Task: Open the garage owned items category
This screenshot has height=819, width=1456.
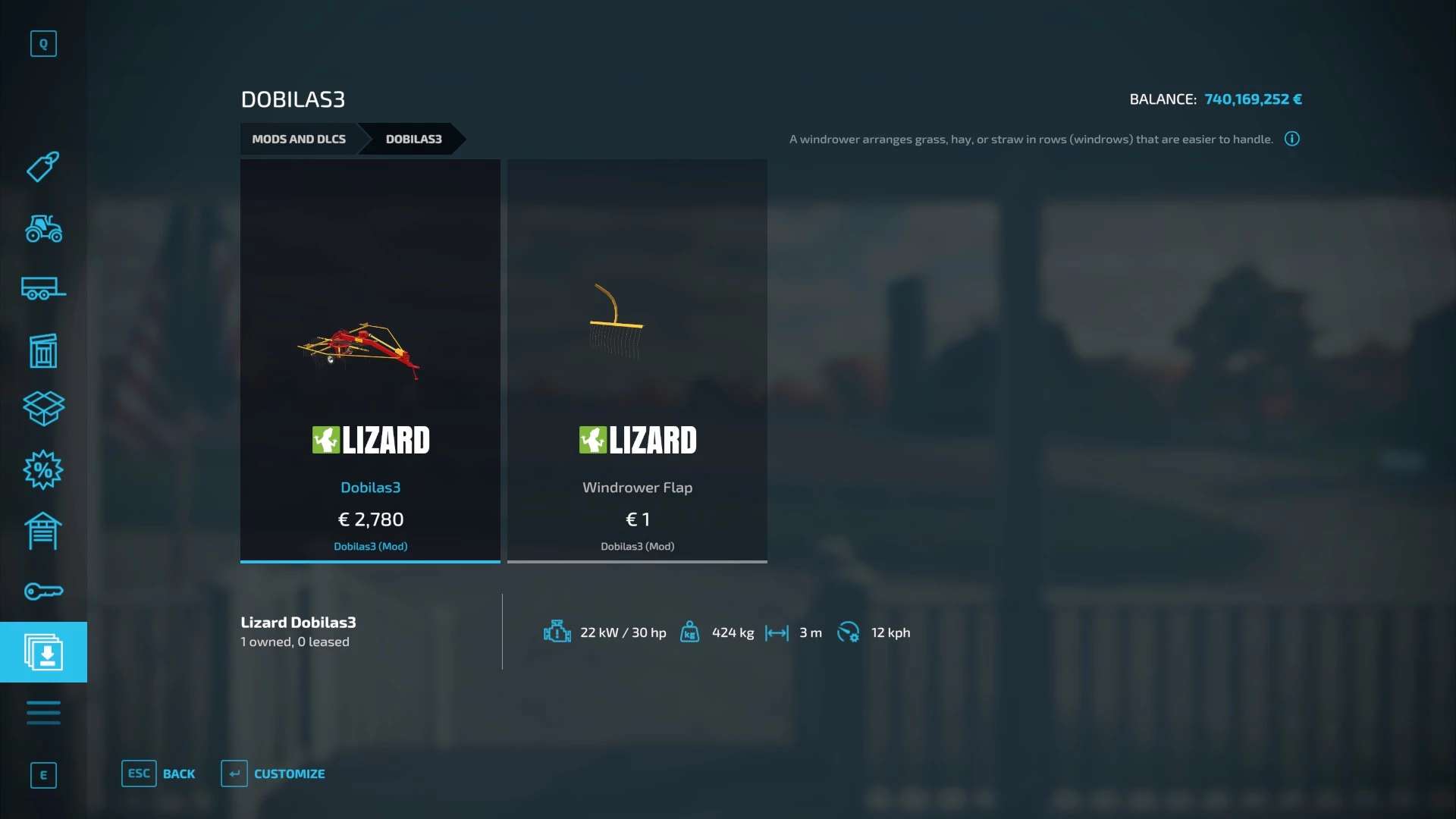Action: (x=43, y=531)
